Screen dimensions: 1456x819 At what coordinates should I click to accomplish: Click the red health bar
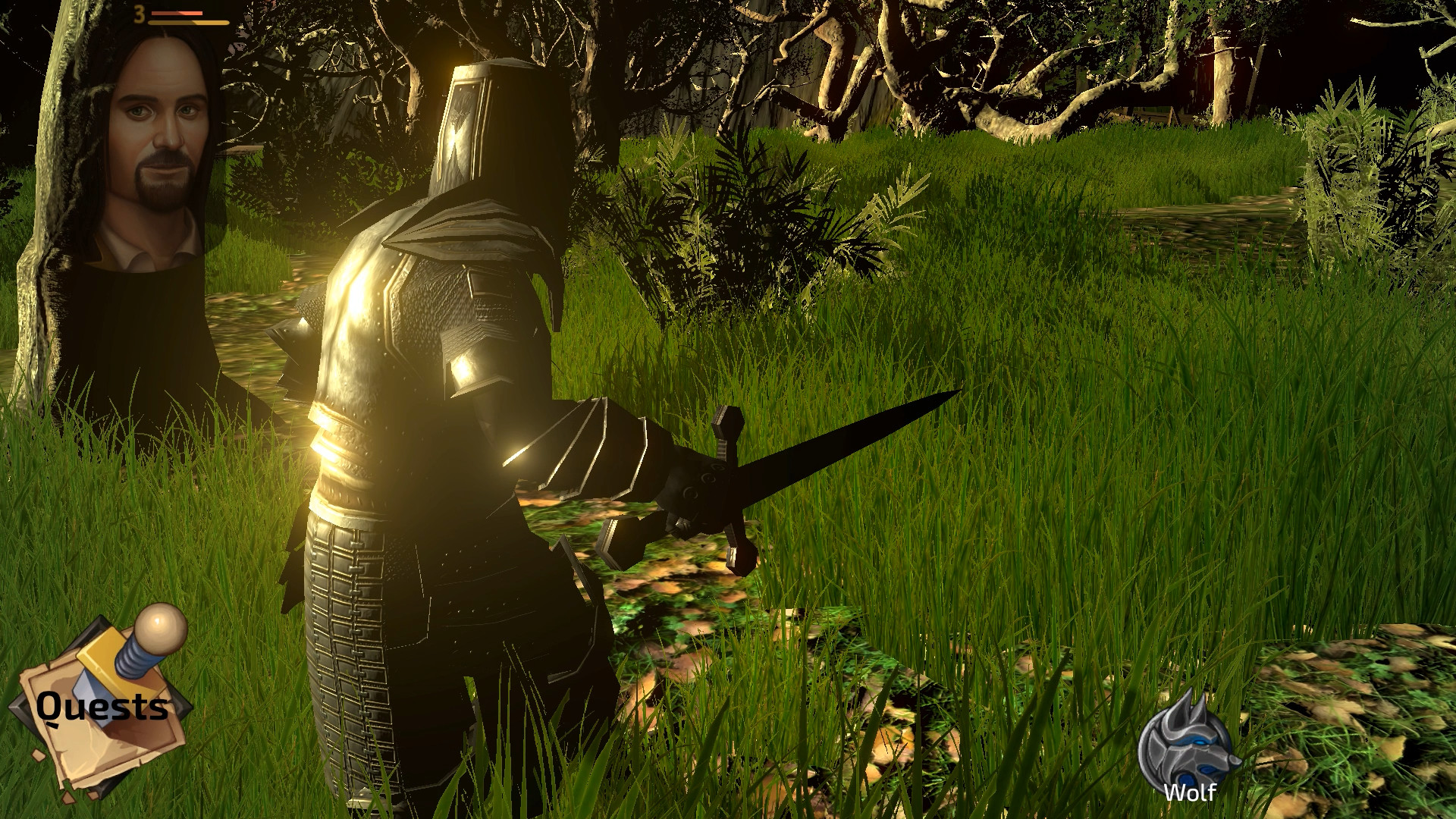coord(177,13)
